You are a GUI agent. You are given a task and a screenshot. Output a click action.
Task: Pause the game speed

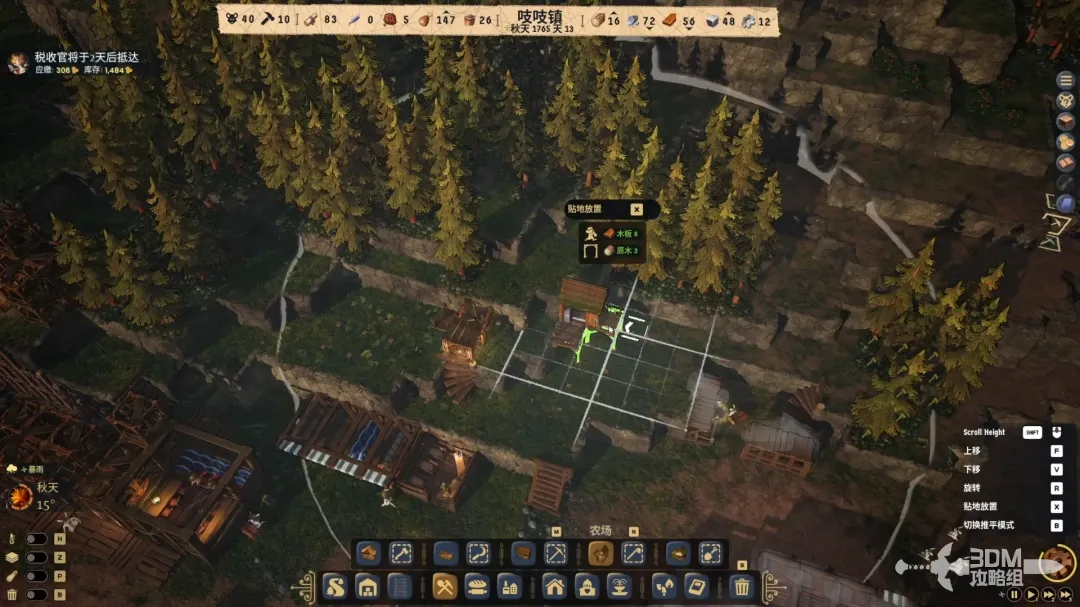[x=1014, y=594]
